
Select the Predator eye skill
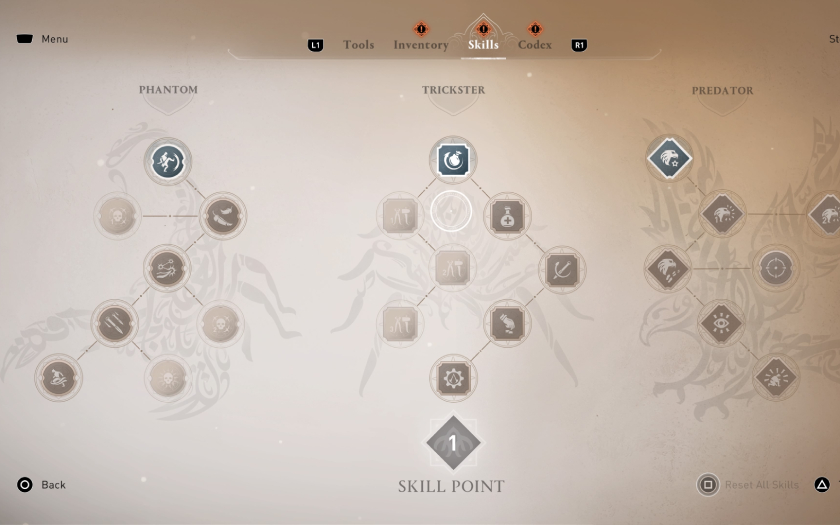(721, 323)
